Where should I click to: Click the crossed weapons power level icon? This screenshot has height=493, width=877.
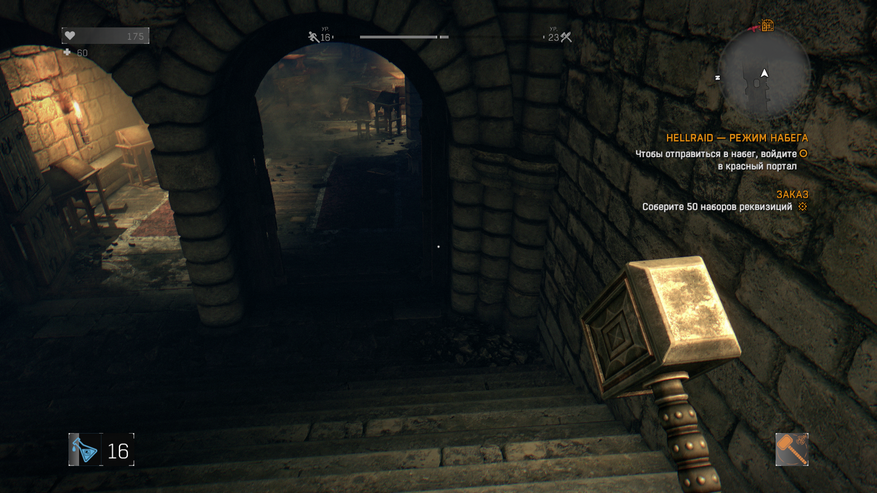[566, 37]
